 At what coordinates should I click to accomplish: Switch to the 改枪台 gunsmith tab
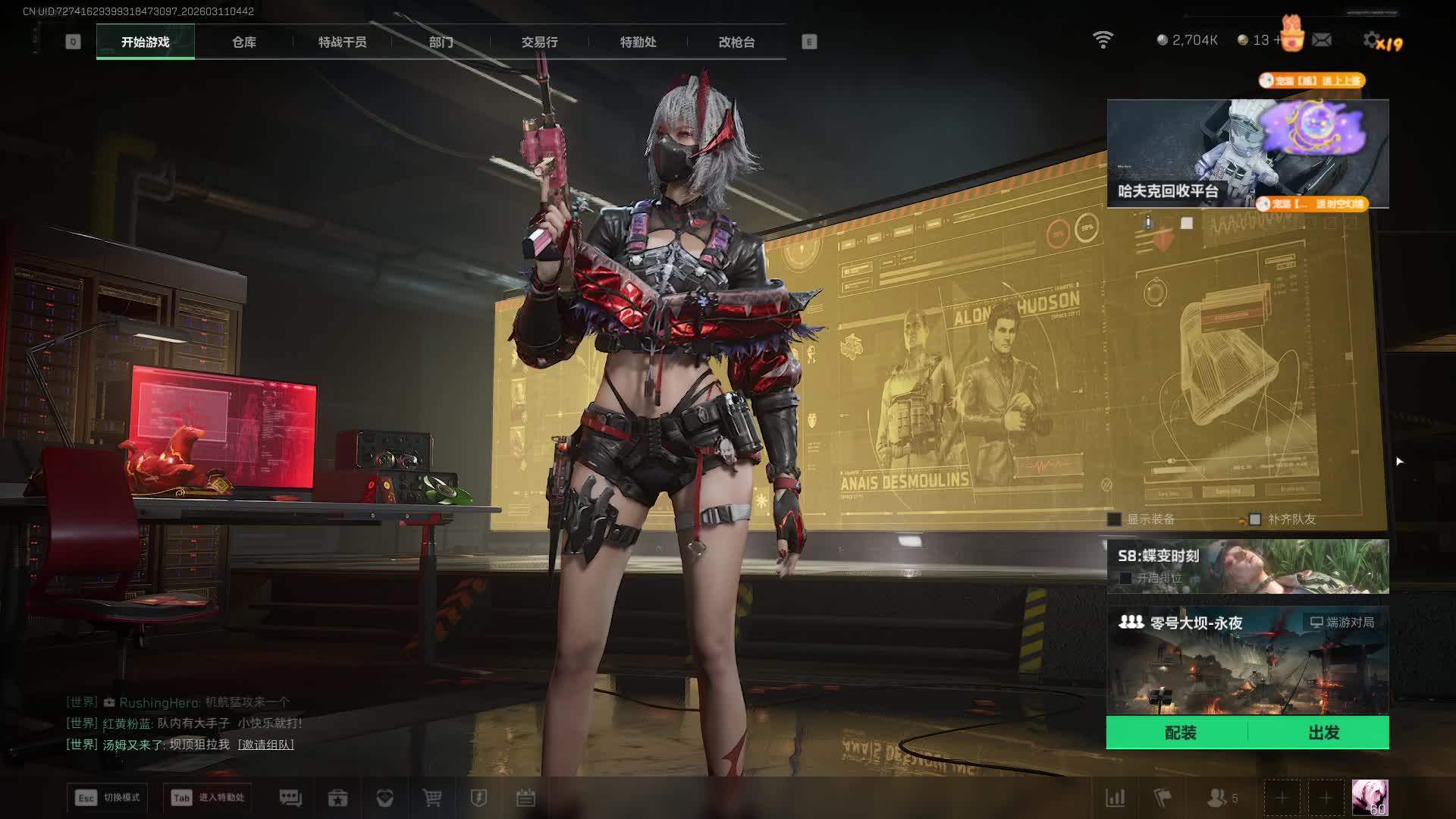pos(736,42)
